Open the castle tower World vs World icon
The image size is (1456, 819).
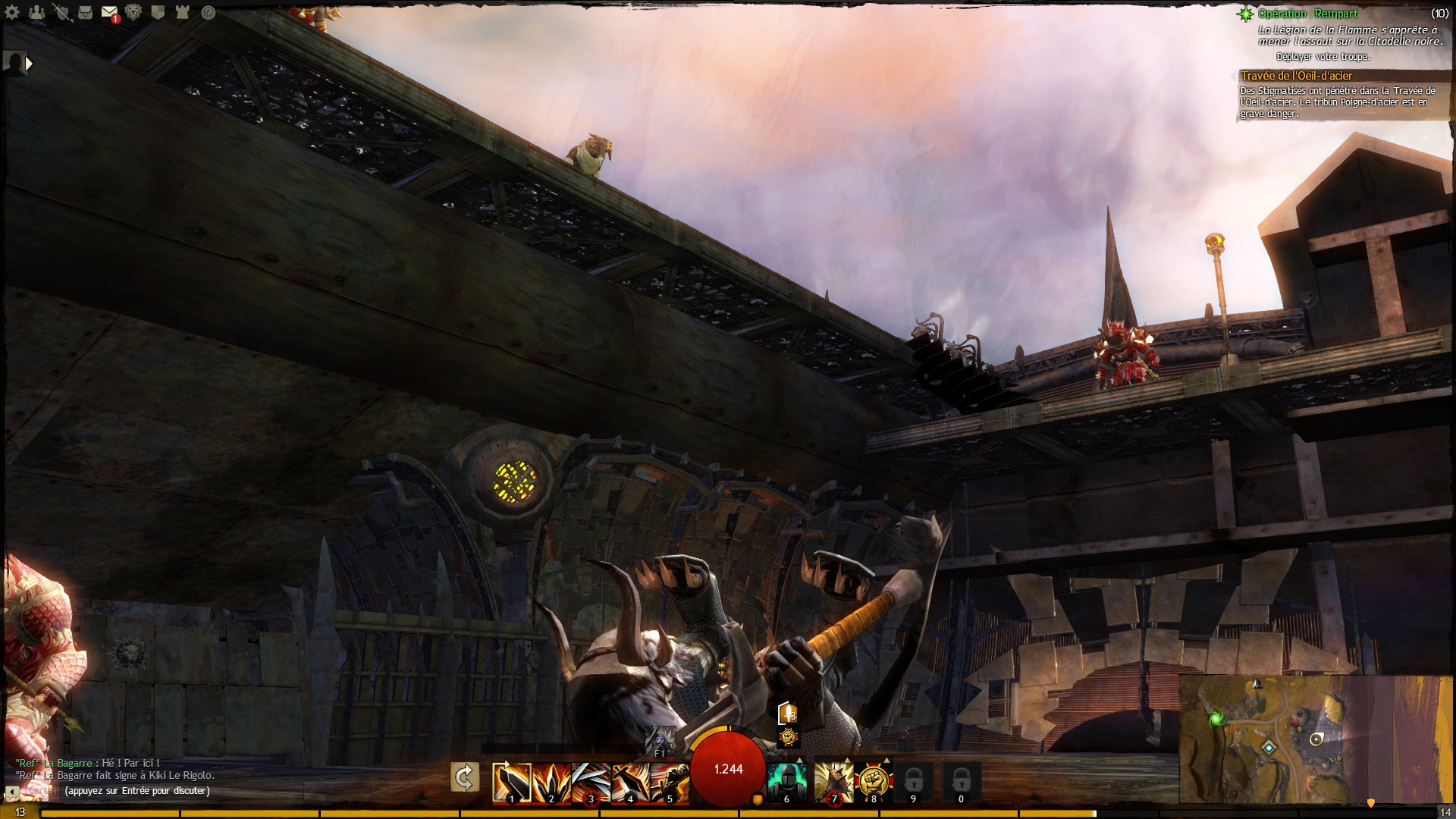click(x=183, y=13)
